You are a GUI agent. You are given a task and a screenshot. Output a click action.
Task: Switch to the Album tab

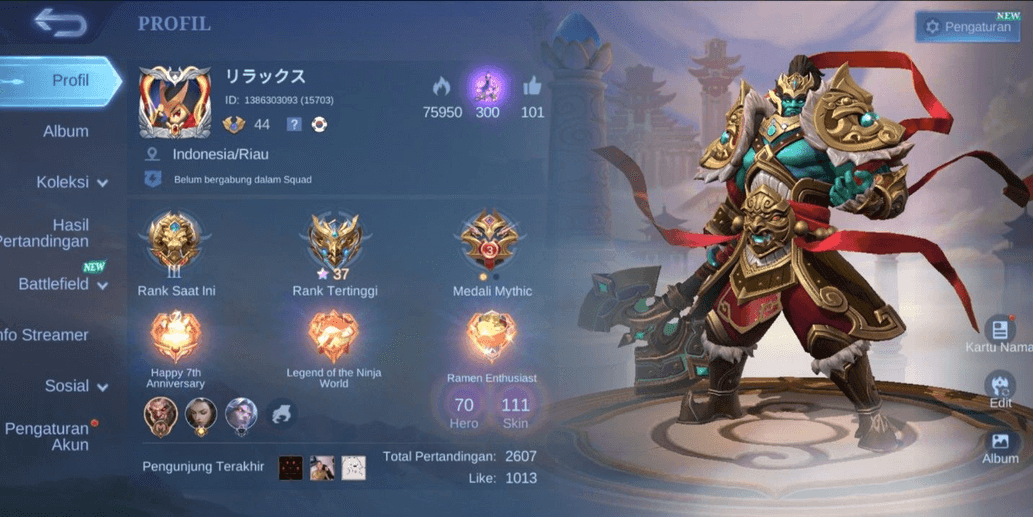coord(66,131)
